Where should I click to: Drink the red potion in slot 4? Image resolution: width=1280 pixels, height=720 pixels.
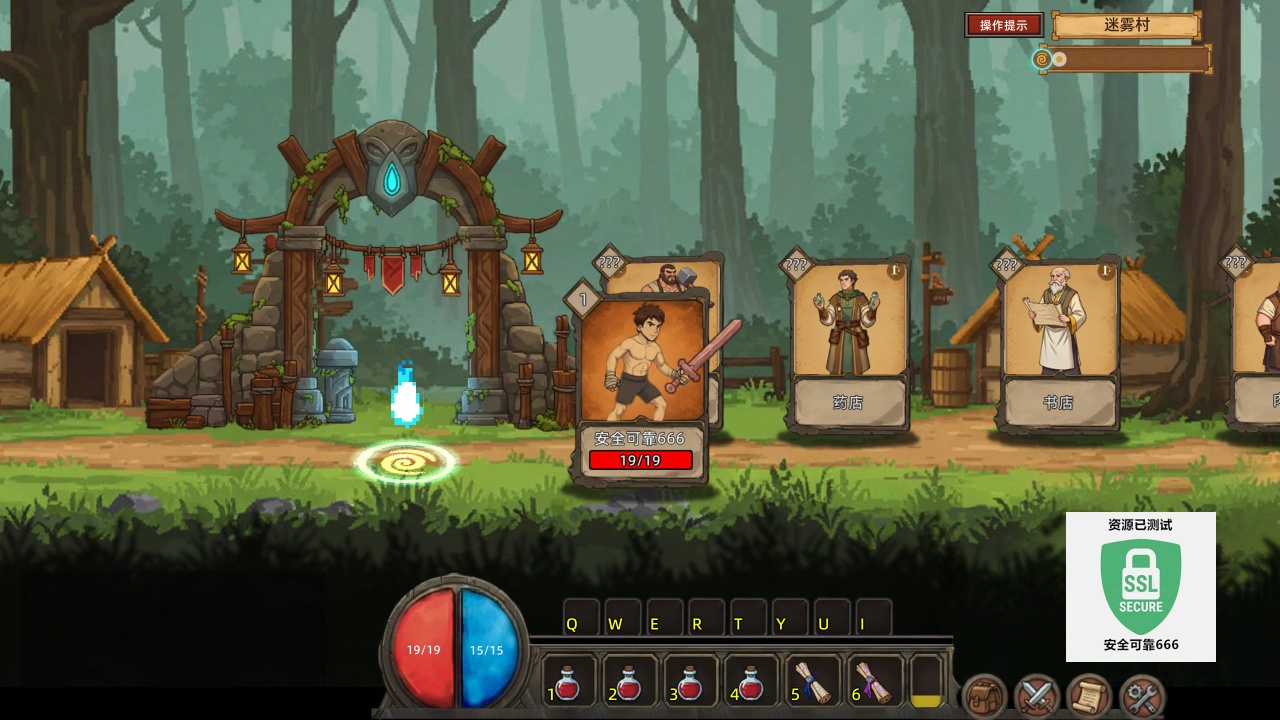751,683
